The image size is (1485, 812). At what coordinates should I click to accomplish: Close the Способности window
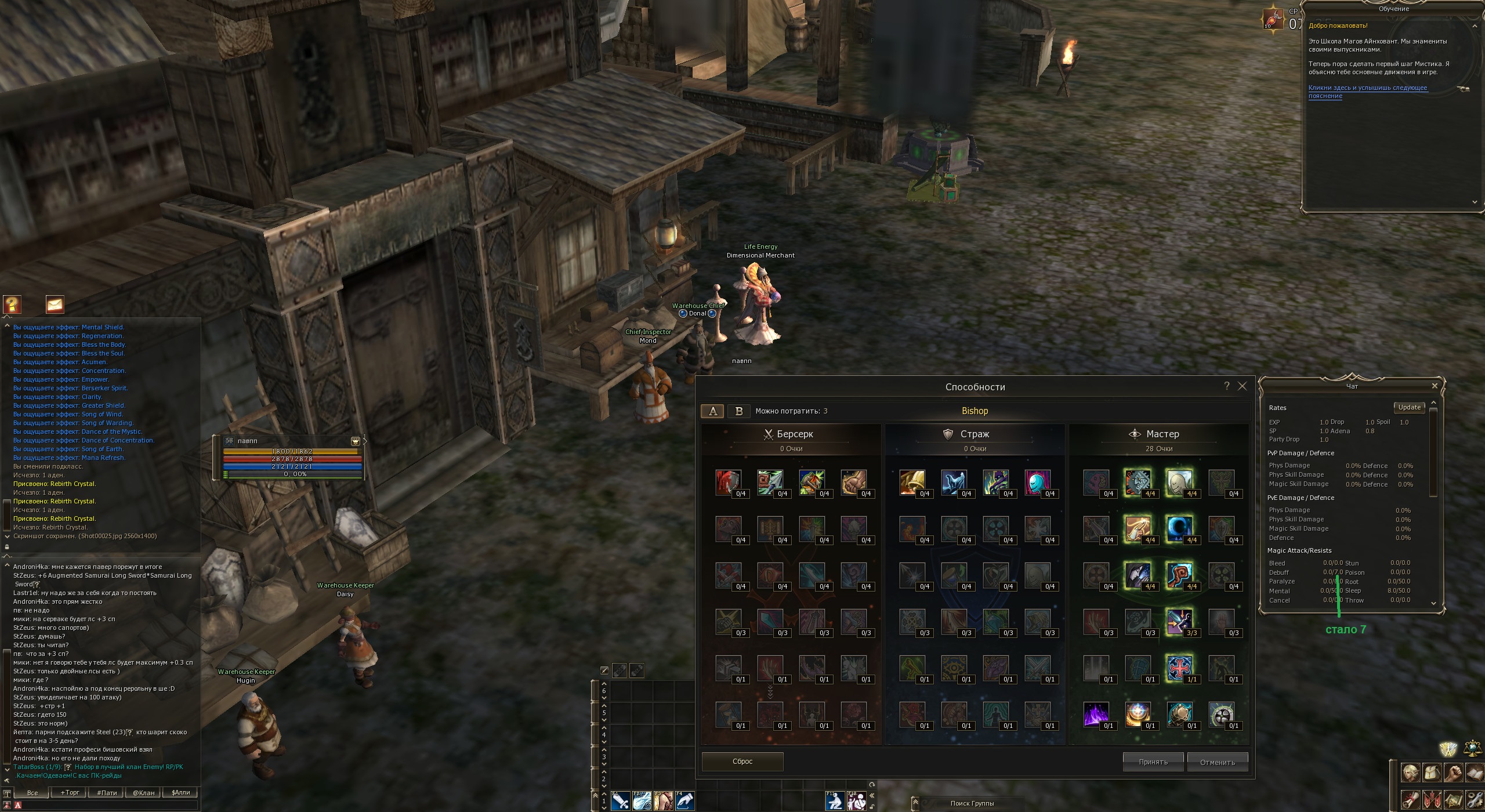[x=1242, y=386]
